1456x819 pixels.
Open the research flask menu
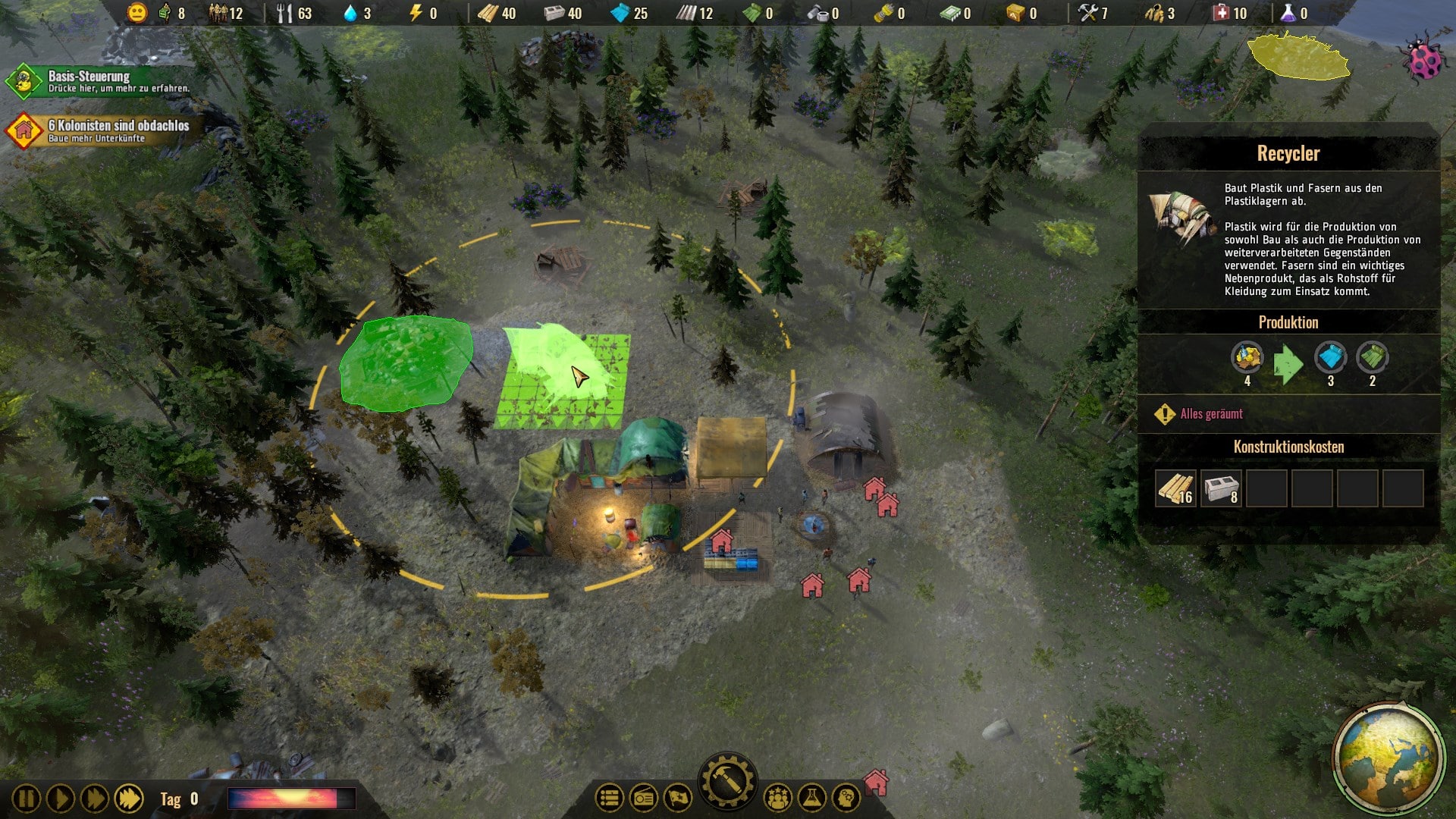click(x=811, y=798)
